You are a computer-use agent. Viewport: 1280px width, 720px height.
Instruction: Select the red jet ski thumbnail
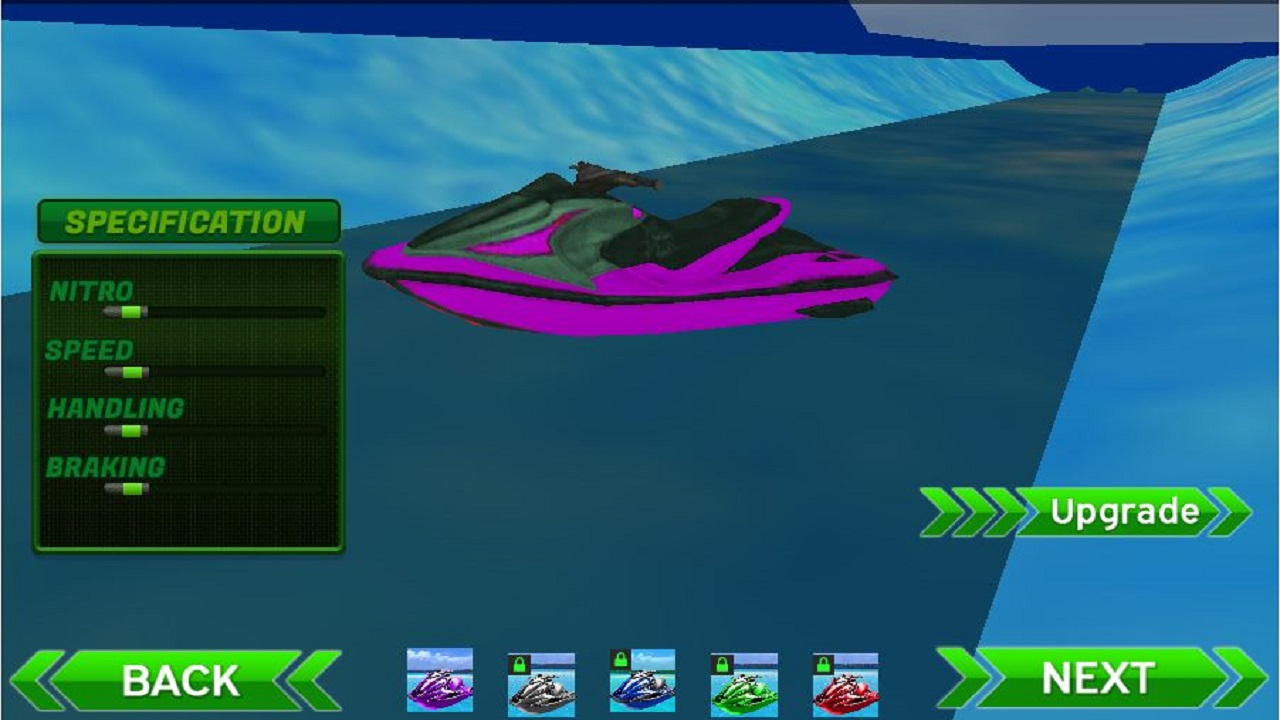click(x=845, y=685)
